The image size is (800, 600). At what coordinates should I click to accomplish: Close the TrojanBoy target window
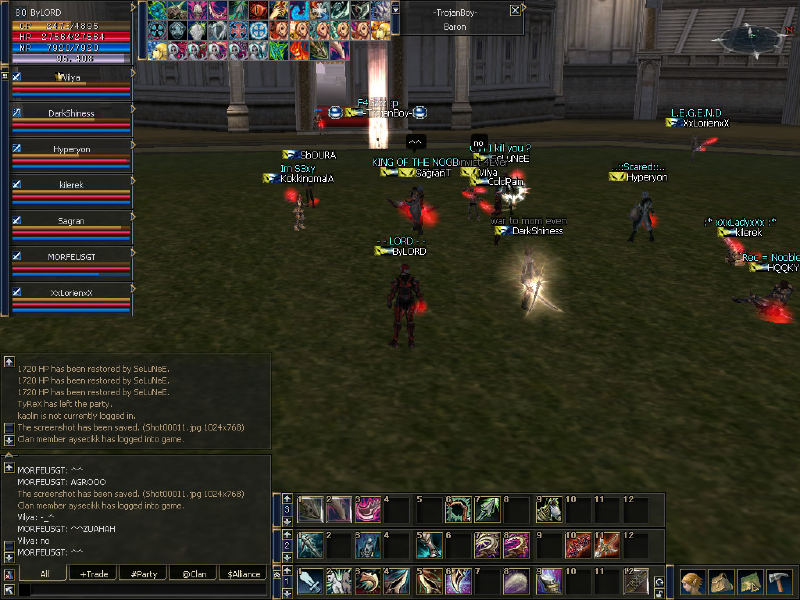click(514, 10)
